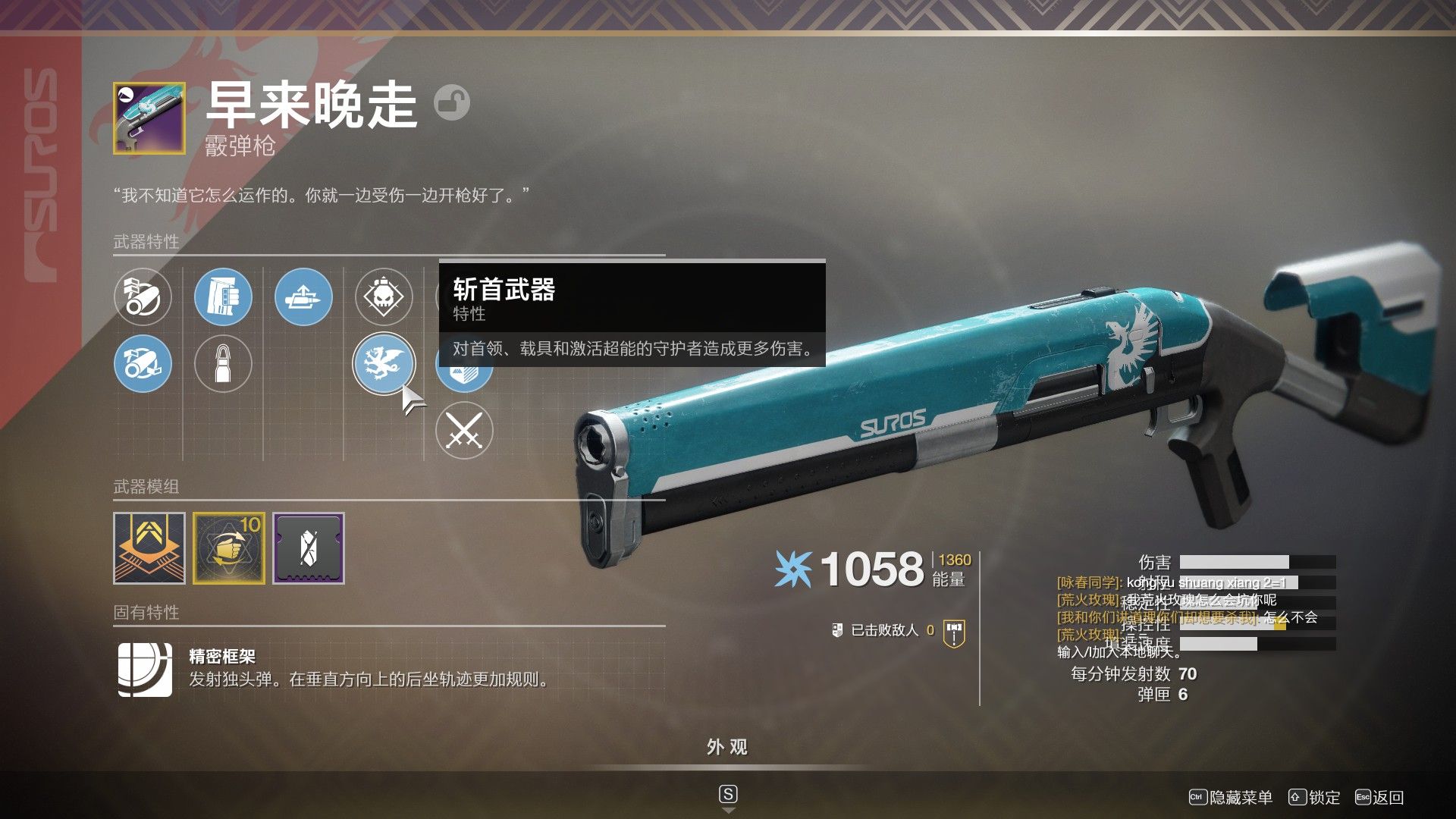The width and height of the screenshot is (1456, 819).
Task: Select the unselected barrel perk icon
Action: point(143,297)
